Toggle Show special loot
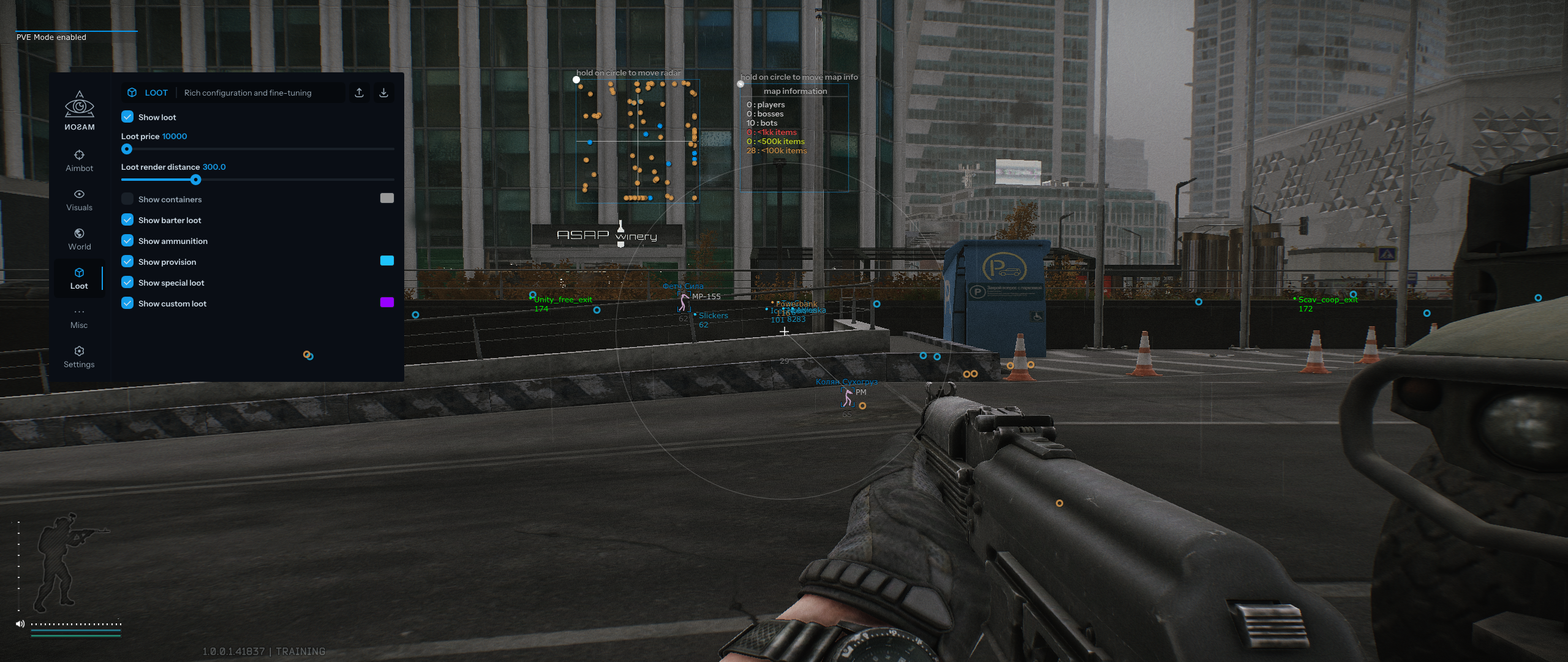The height and width of the screenshot is (662, 1568). coord(127,283)
